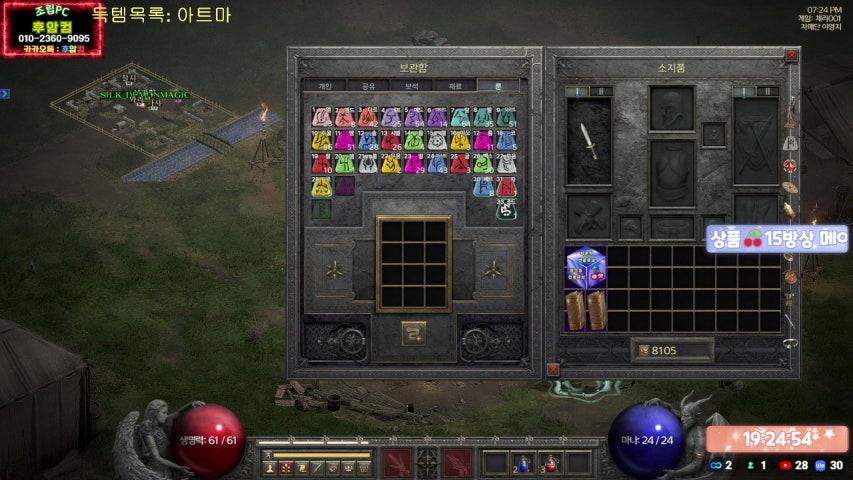Close the inventory panel with the red X
Screen dimensions: 853x480
tap(791, 57)
